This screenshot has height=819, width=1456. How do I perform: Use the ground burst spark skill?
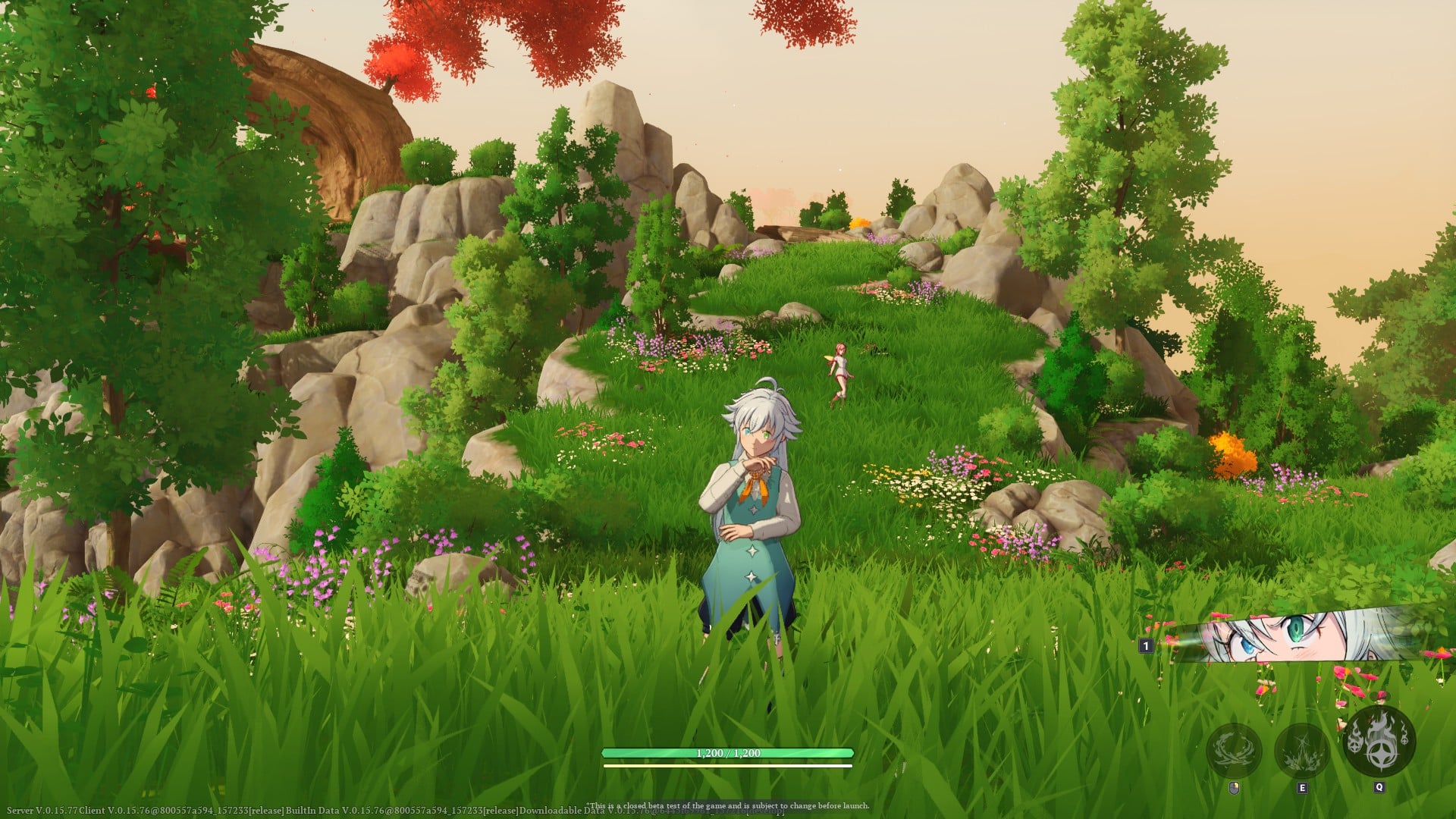click(1302, 750)
